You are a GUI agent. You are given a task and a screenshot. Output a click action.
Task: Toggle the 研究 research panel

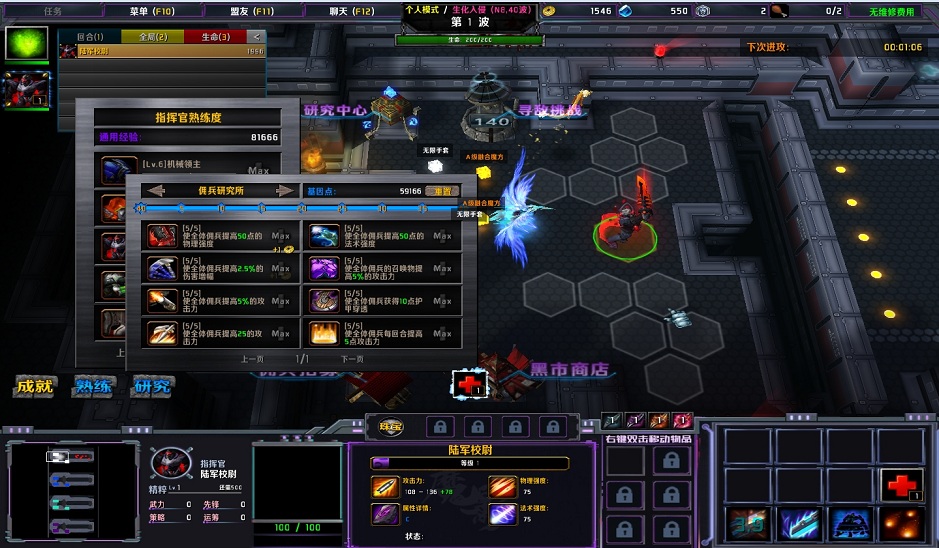[x=152, y=386]
